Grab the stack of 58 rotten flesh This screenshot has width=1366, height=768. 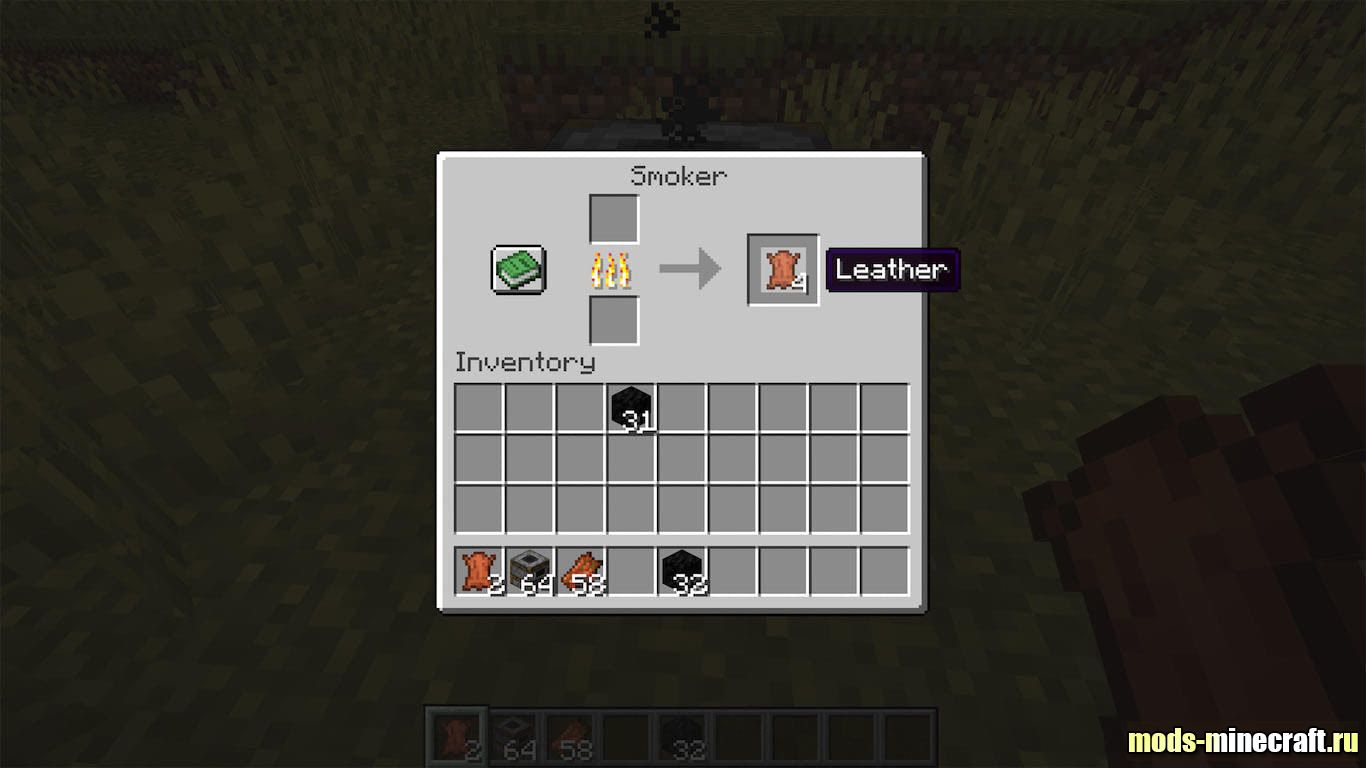coord(582,571)
